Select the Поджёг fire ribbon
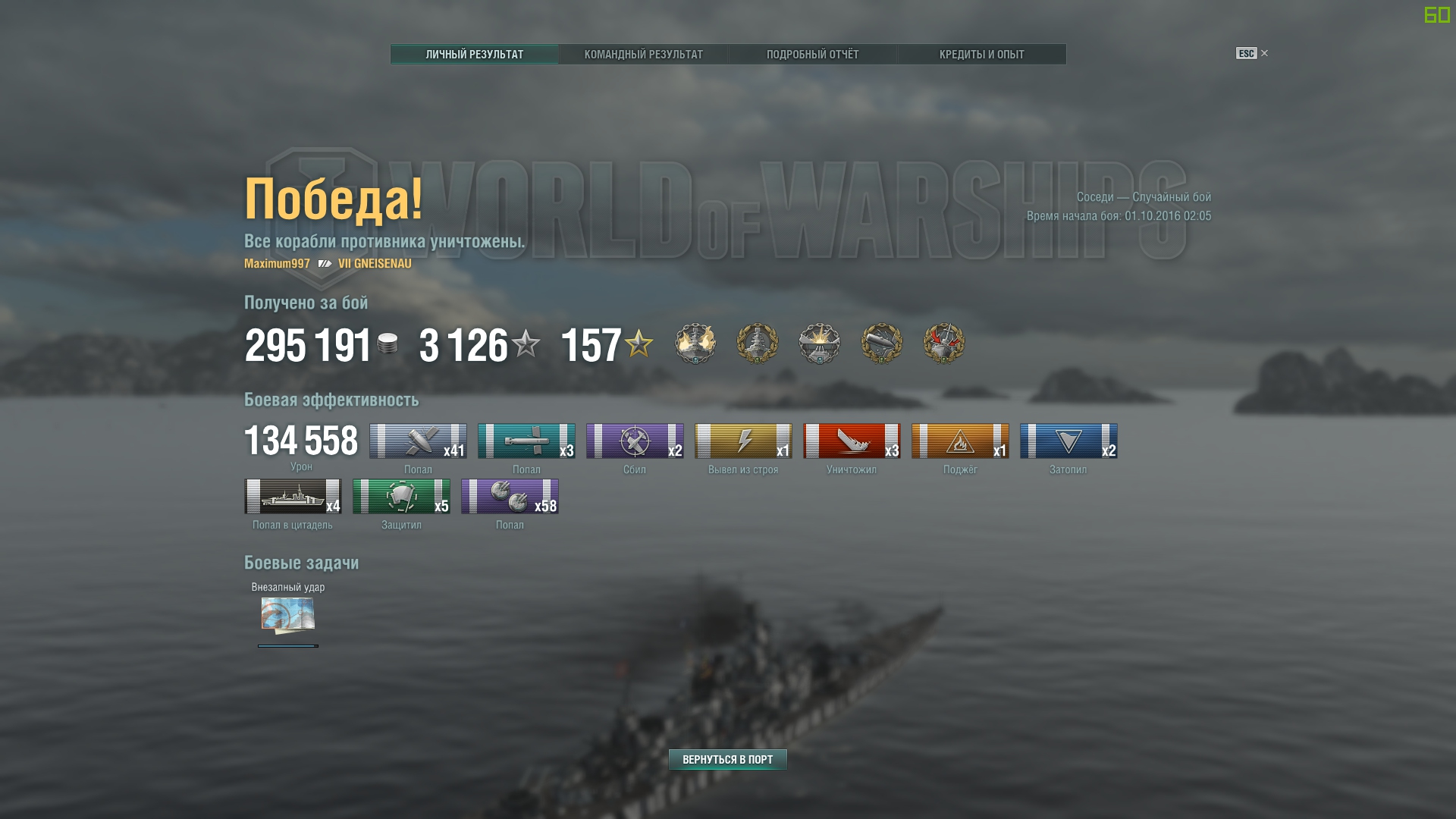This screenshot has height=819, width=1456. [x=960, y=441]
